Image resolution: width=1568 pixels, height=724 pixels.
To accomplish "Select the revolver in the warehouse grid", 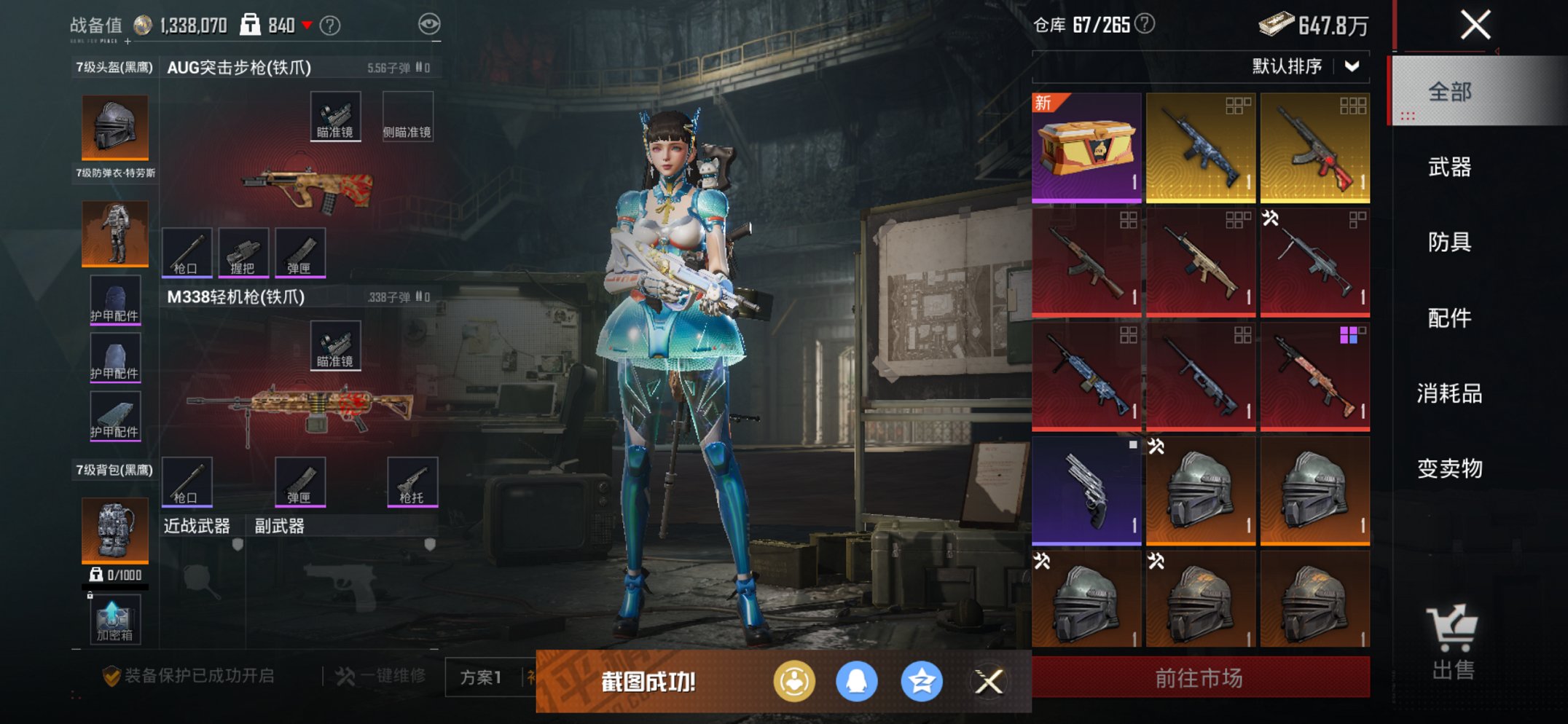I will [1086, 490].
